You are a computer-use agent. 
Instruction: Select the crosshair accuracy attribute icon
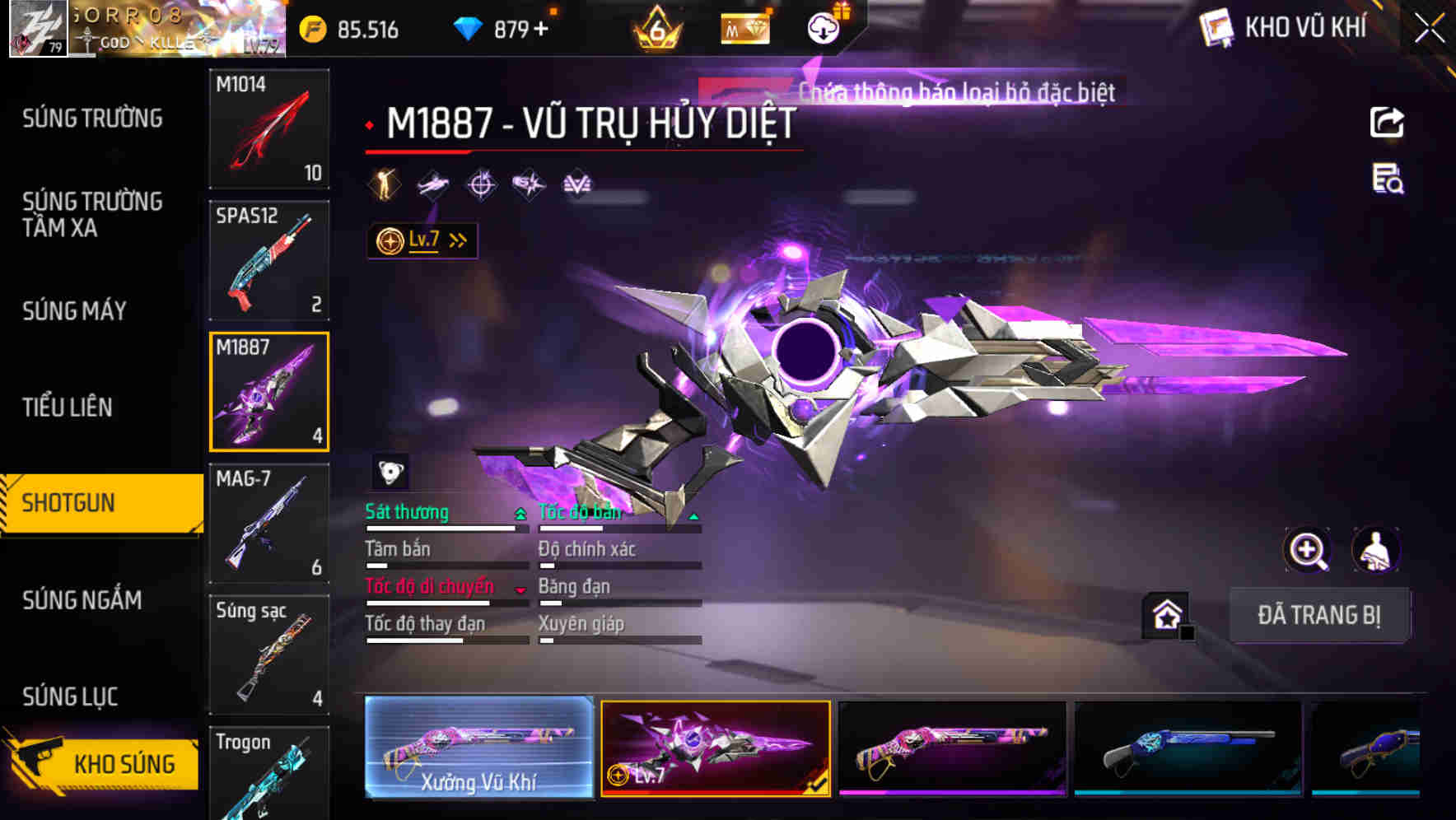[x=483, y=184]
